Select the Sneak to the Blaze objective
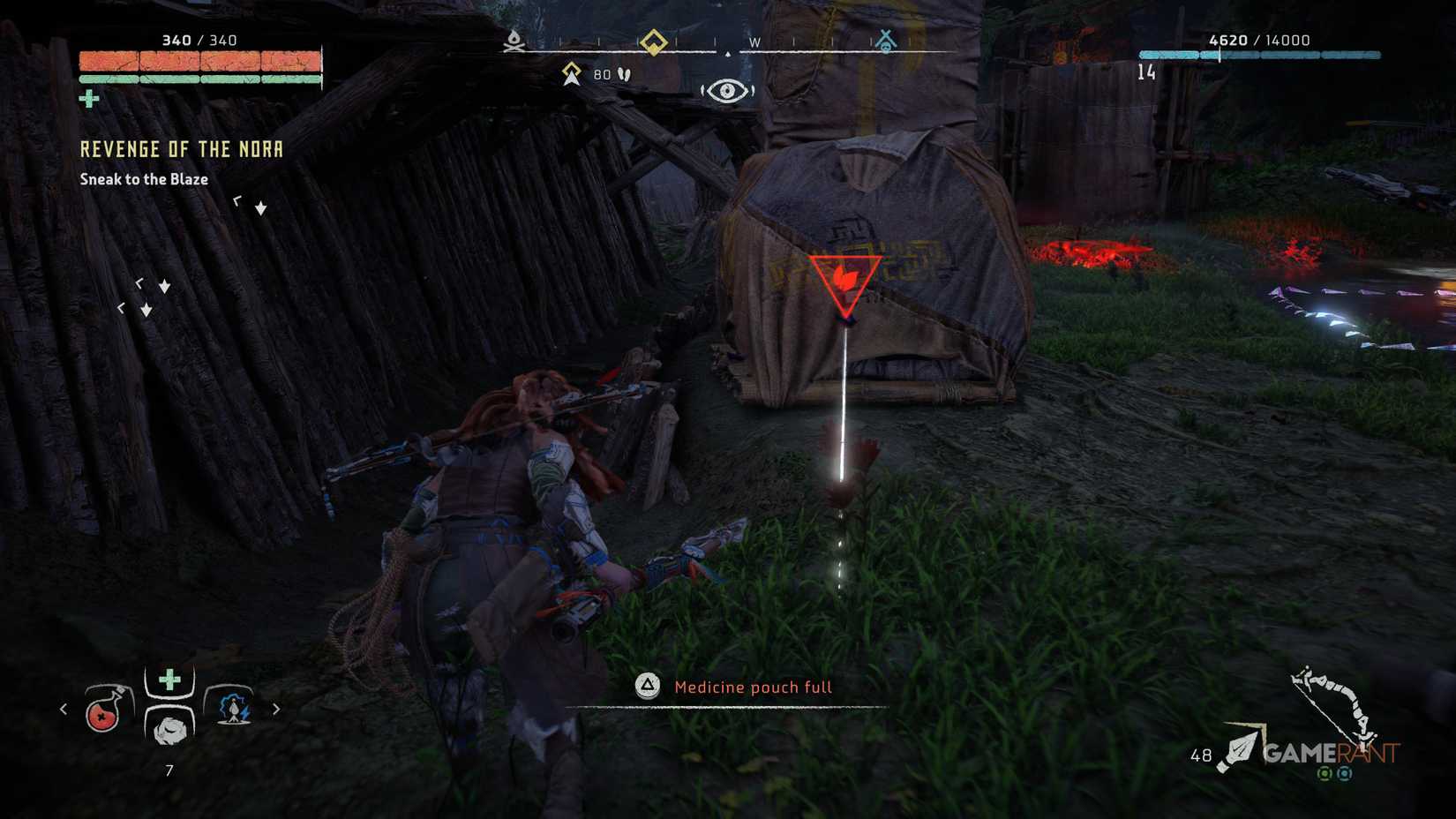 144,178
